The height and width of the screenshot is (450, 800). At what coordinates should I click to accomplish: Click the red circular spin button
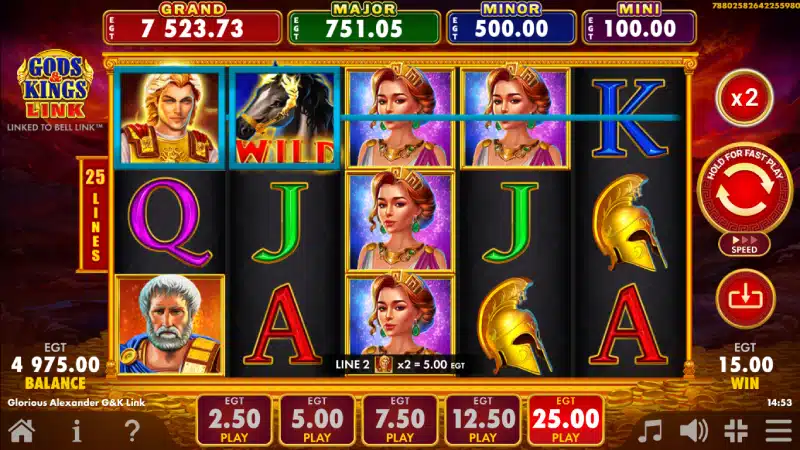tap(745, 191)
